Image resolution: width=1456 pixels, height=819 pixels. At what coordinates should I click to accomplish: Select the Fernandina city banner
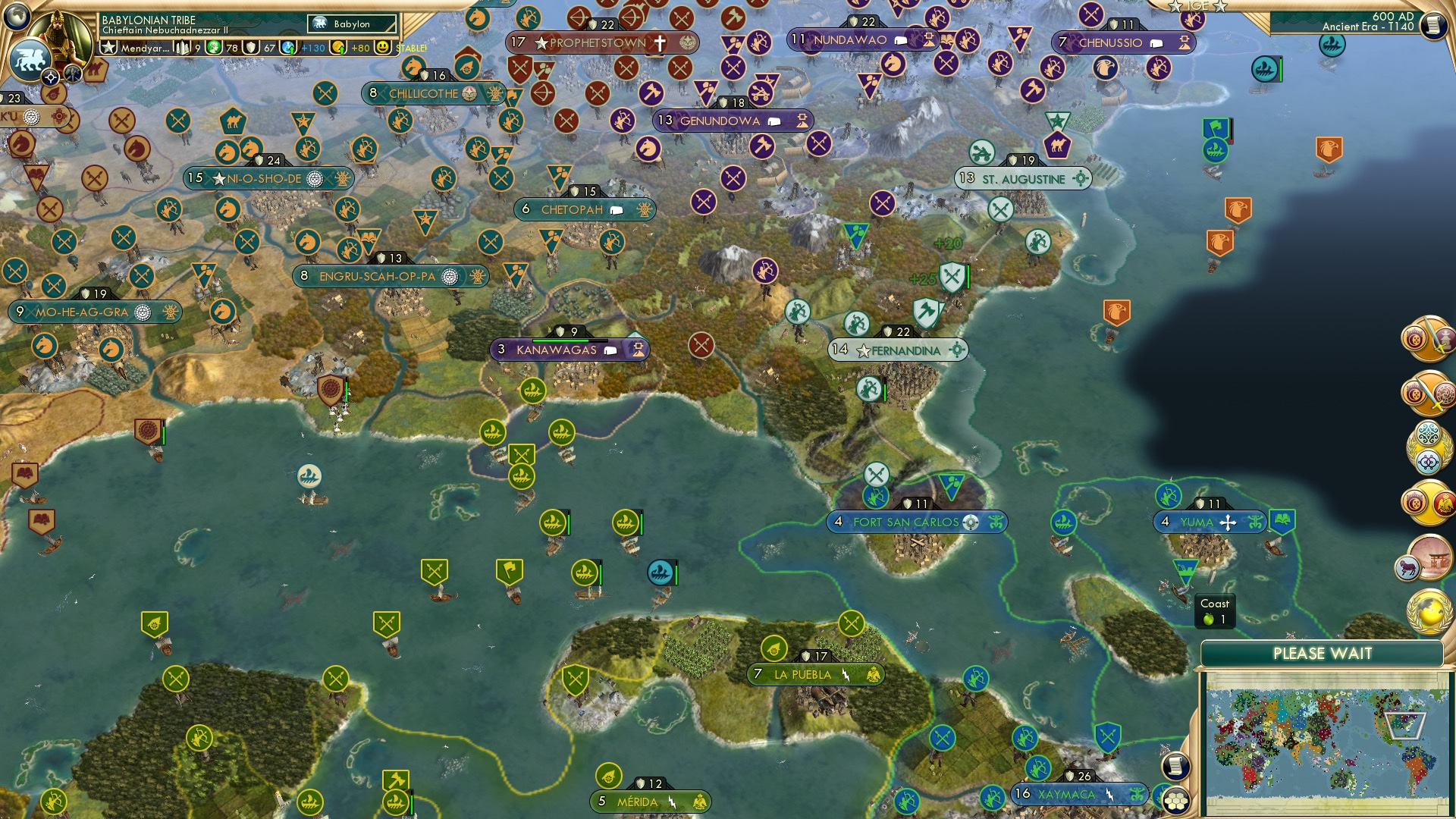click(x=899, y=350)
